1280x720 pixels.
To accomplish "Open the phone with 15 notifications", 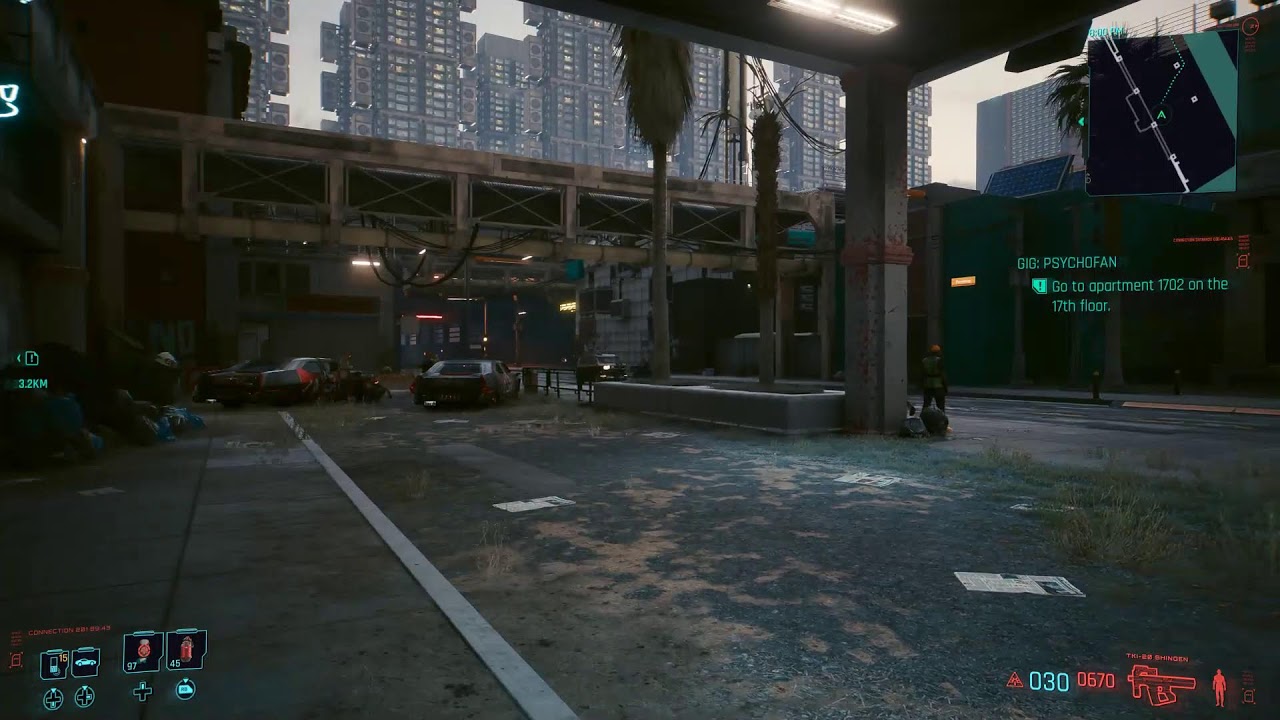I will coord(55,661).
